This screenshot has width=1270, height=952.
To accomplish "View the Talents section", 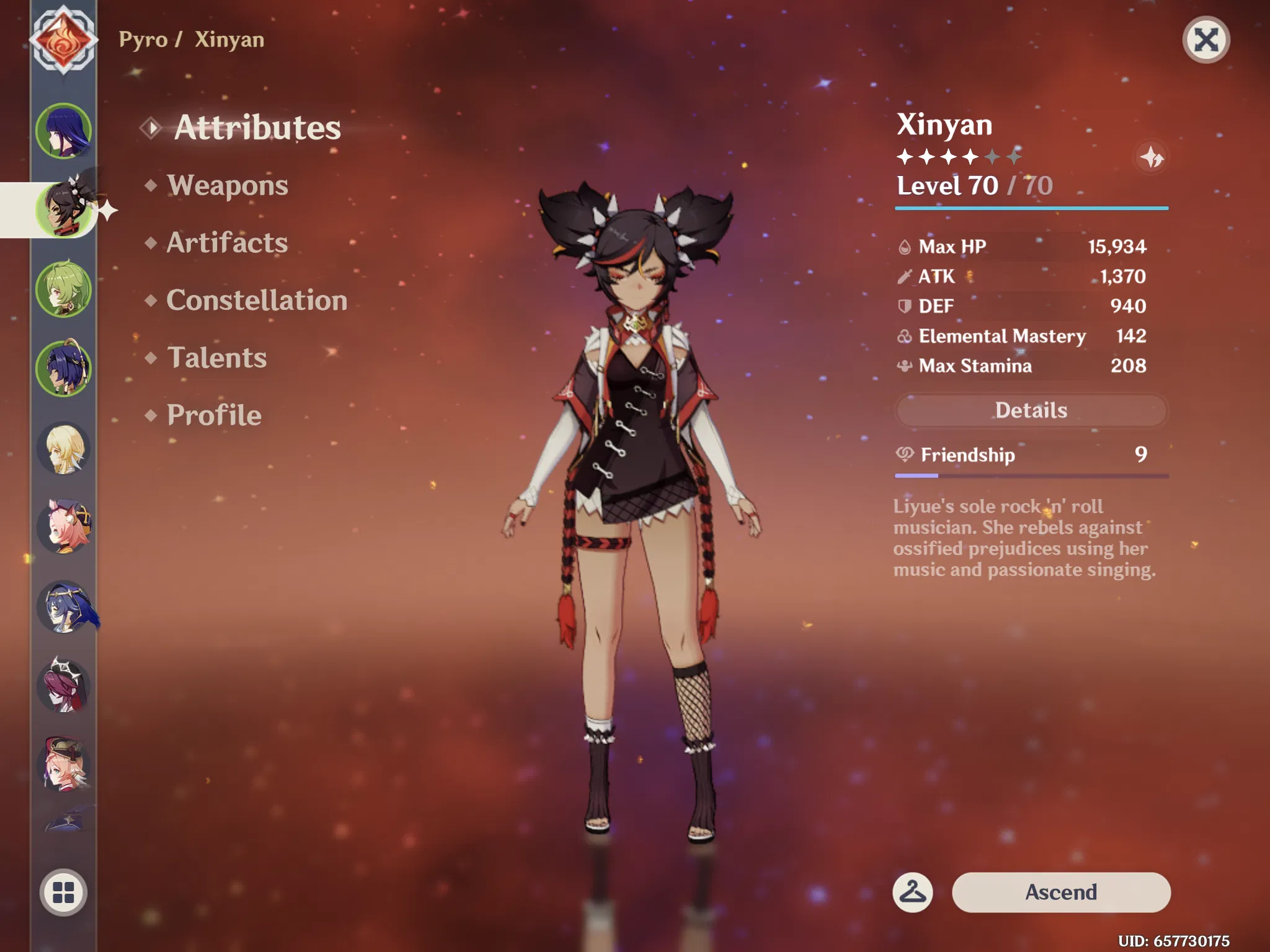I will [216, 358].
